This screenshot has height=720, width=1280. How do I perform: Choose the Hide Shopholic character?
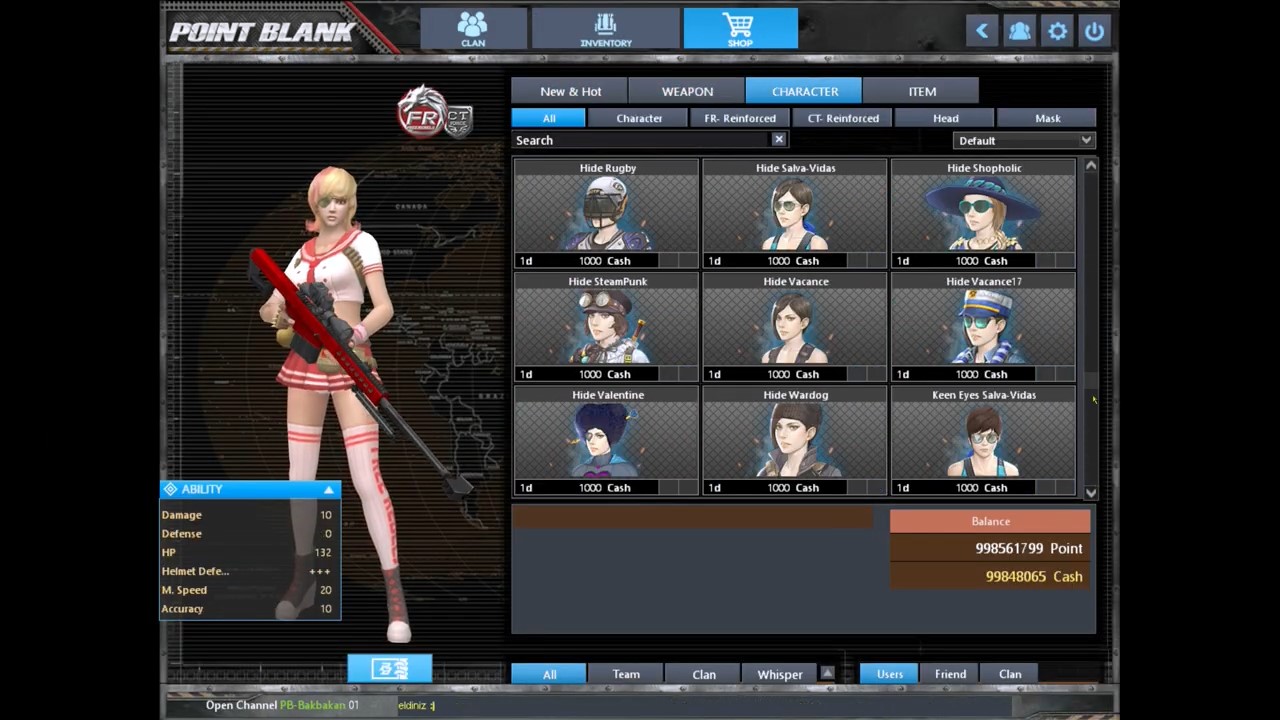point(984,214)
